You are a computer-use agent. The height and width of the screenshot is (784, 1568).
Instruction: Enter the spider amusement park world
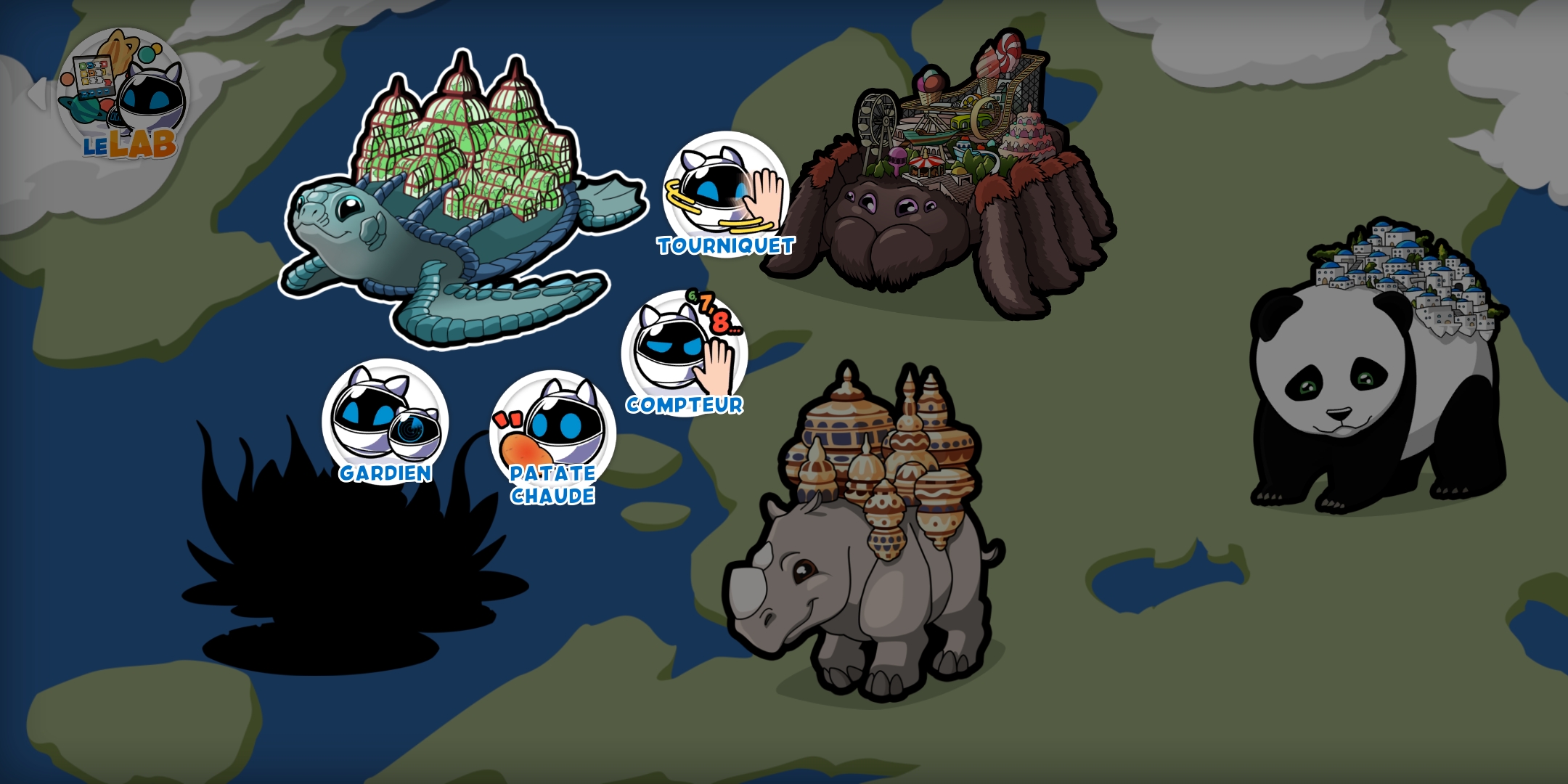pyautogui.click(x=944, y=196)
